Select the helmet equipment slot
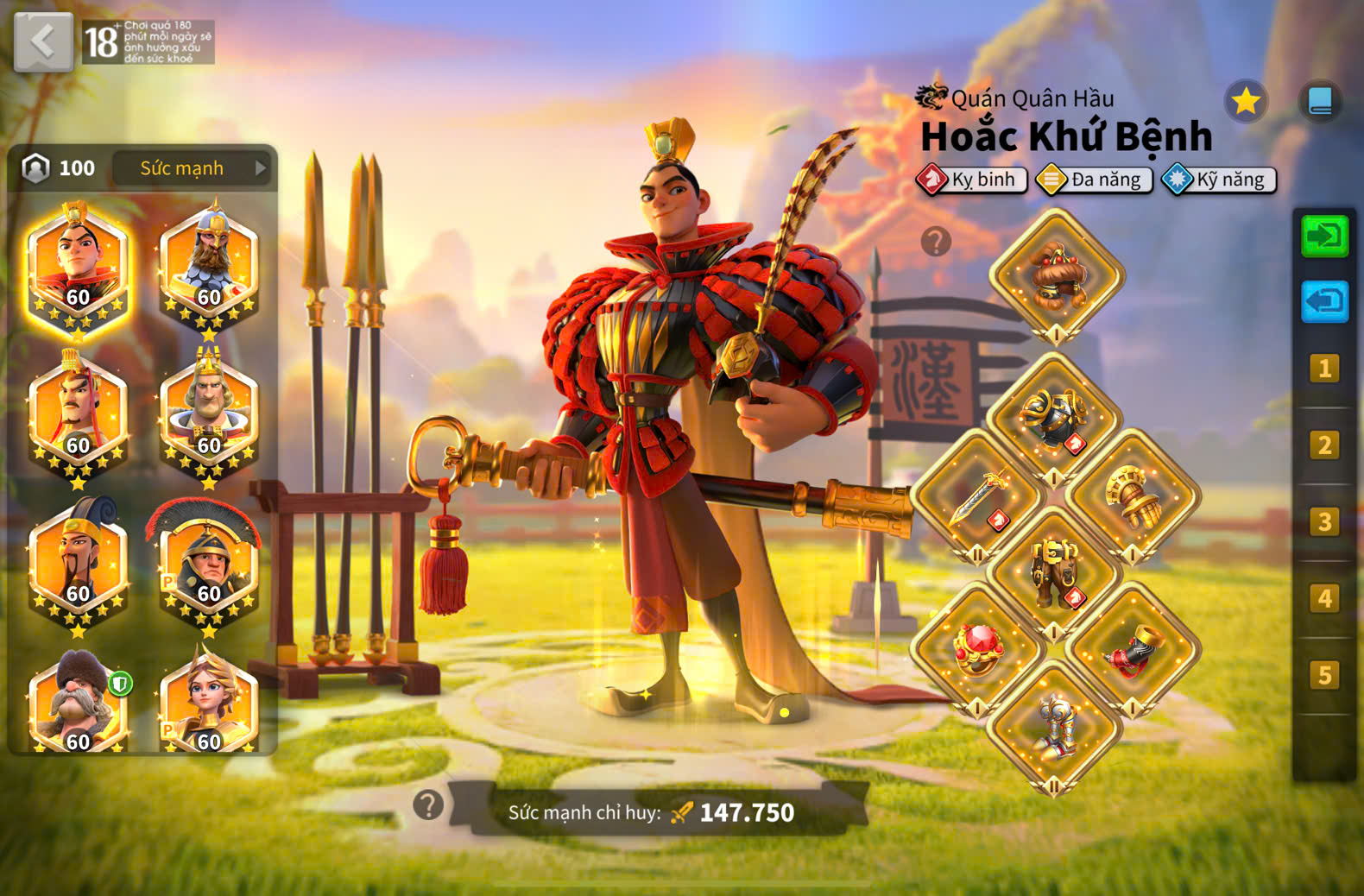1364x896 pixels. (x=1056, y=275)
